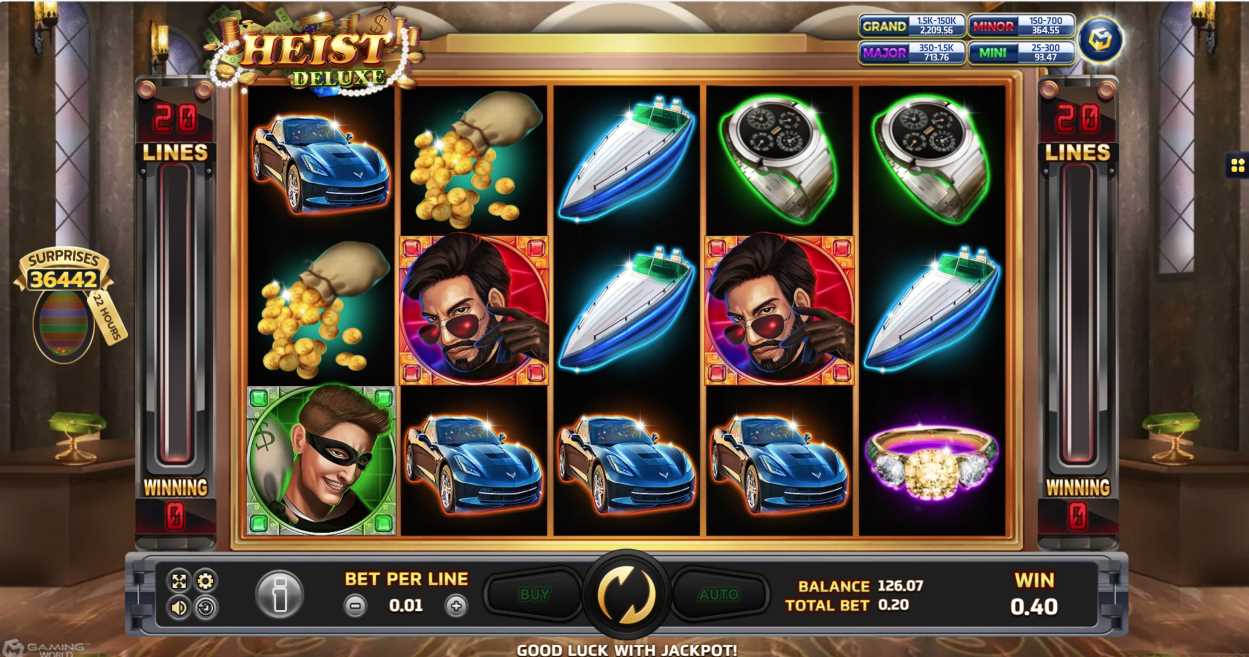The width and height of the screenshot is (1249, 657).
Task: View the MAJOR jackpot panel
Action: point(910,53)
